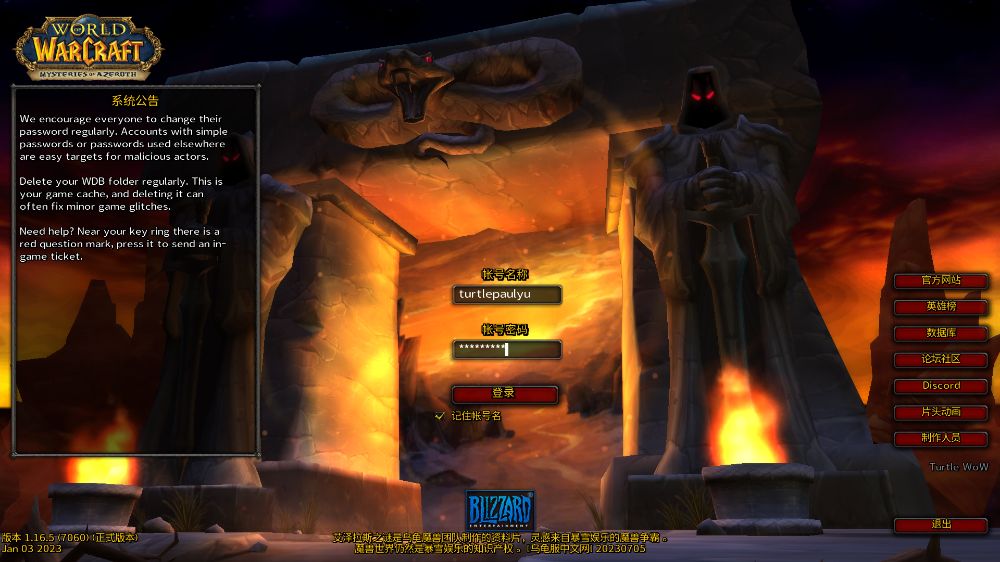Show the credits (制作人员)
Viewport: 1000px width, 562px height.
[x=941, y=438]
